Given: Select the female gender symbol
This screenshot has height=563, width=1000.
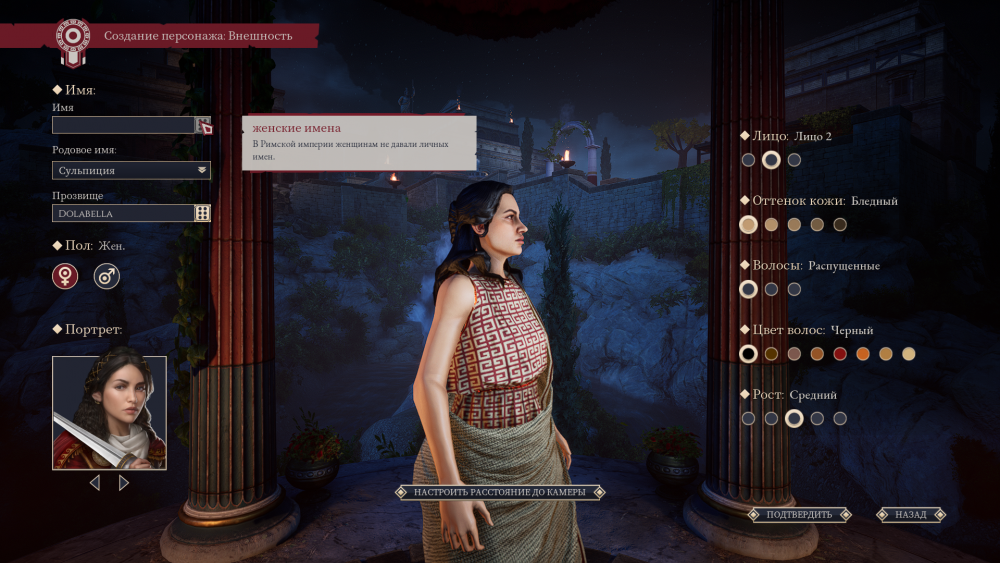Looking at the screenshot, I should click(x=65, y=276).
